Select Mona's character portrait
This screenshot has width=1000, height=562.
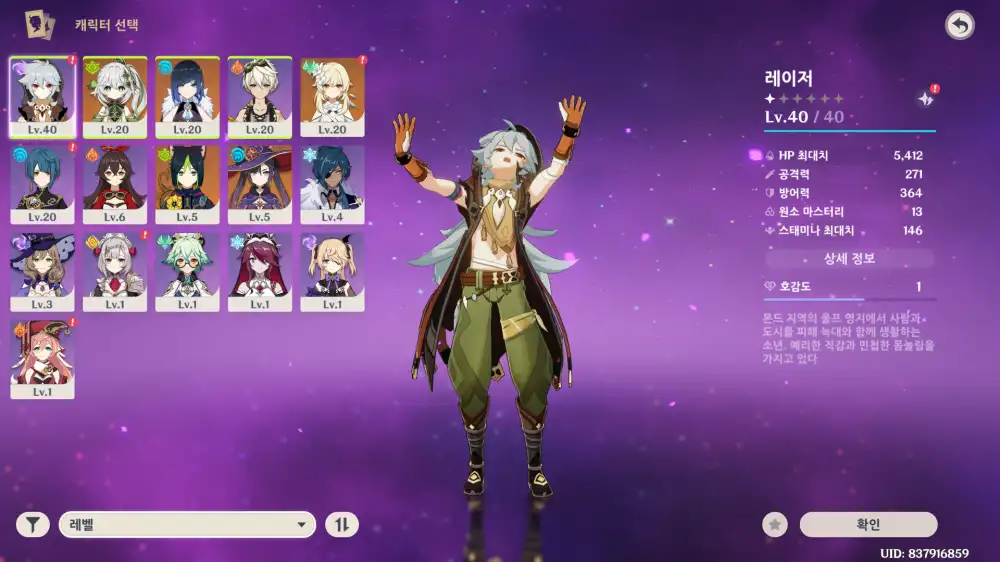[x=260, y=185]
